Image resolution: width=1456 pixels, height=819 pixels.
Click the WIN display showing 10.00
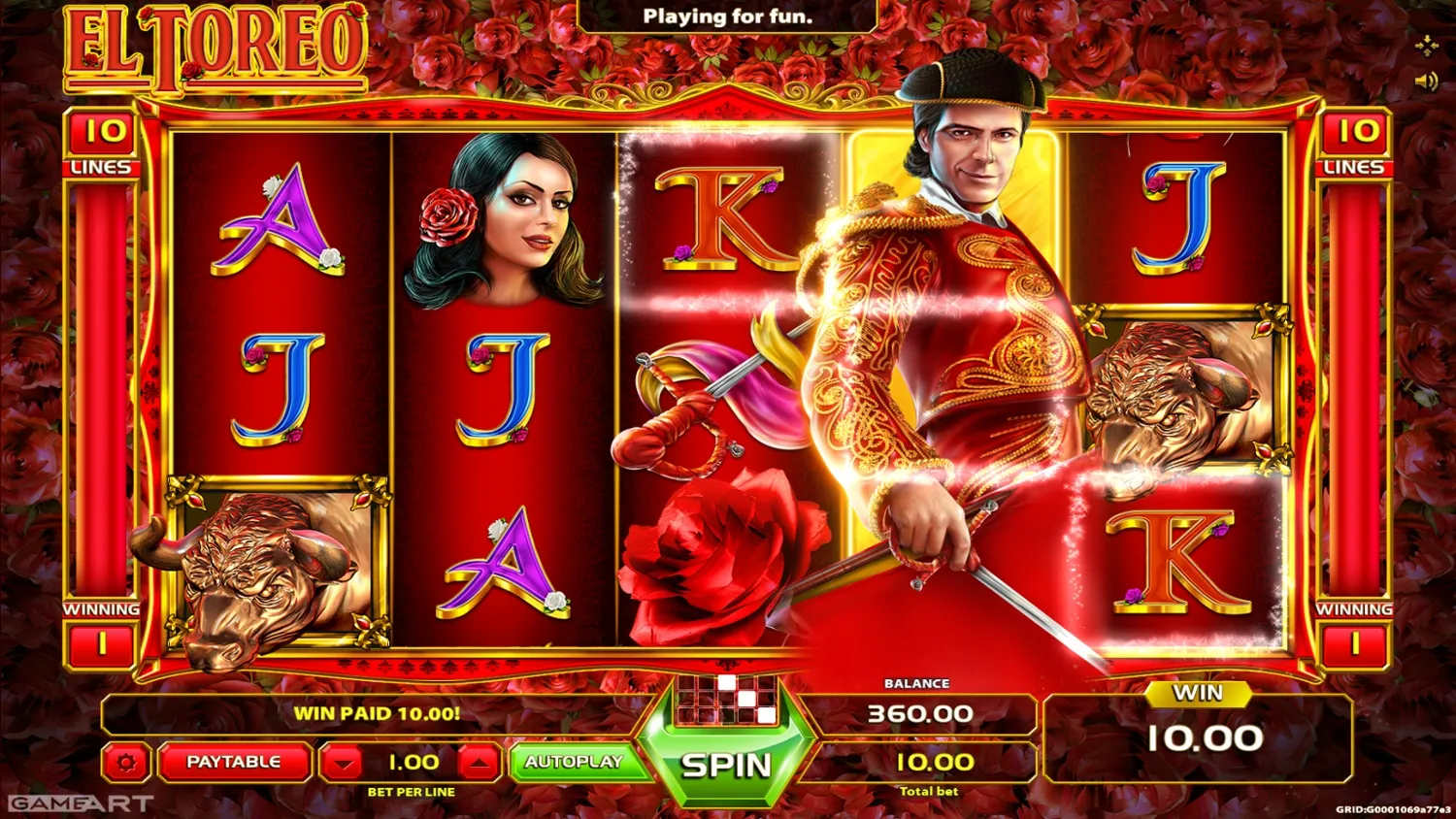click(1204, 736)
